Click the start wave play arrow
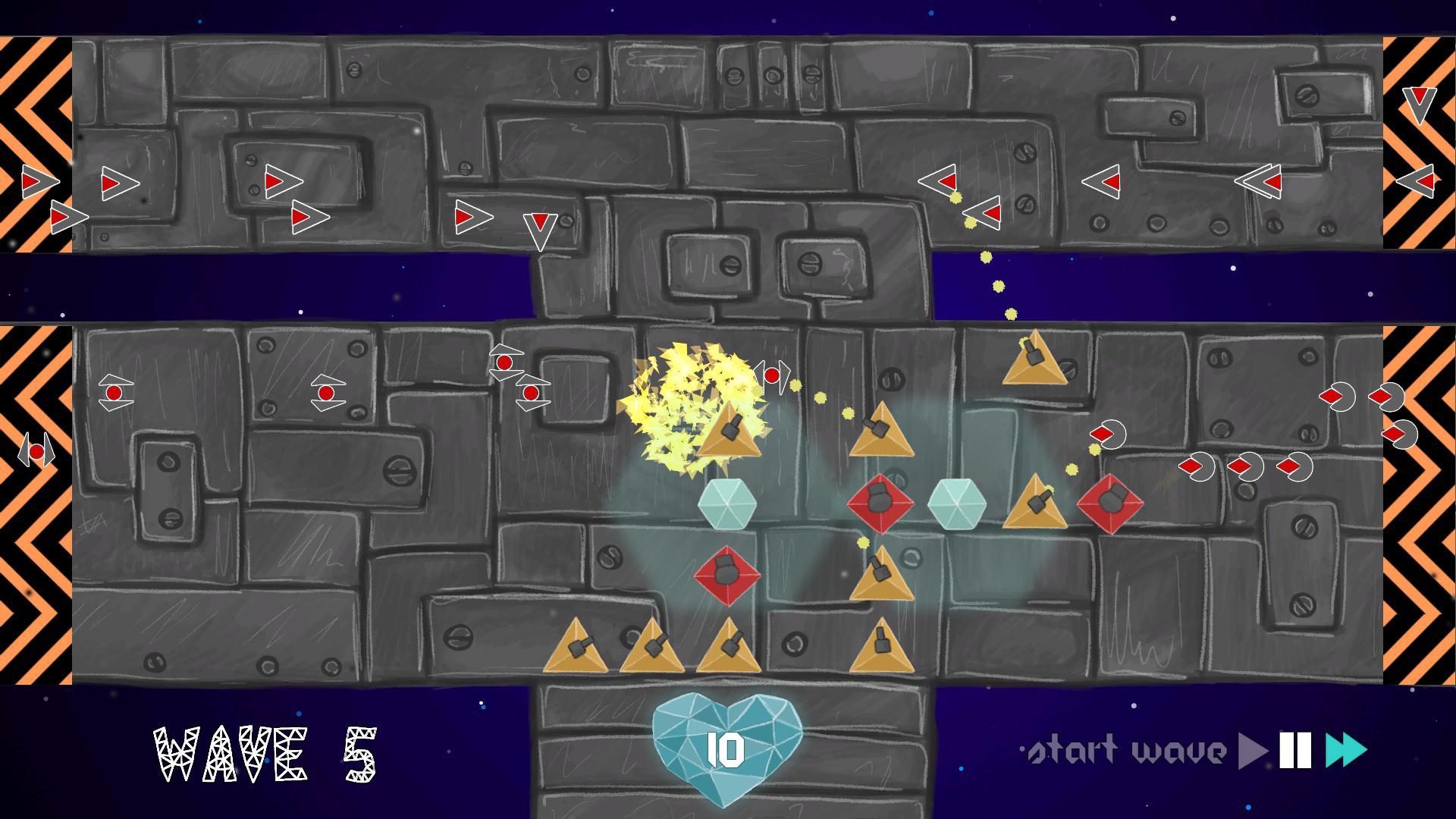 coord(1252,751)
